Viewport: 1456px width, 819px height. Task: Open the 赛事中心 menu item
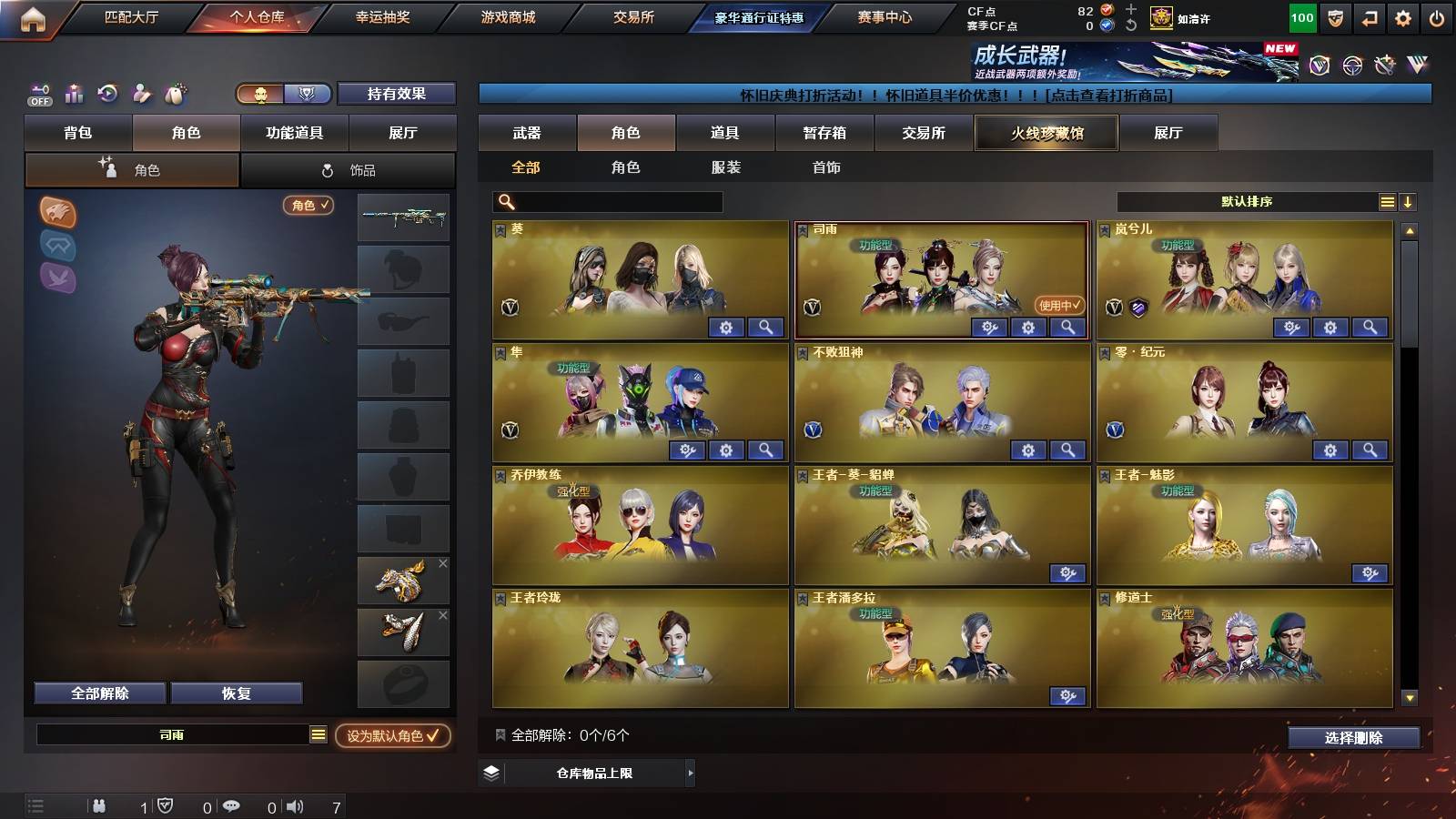(x=885, y=15)
